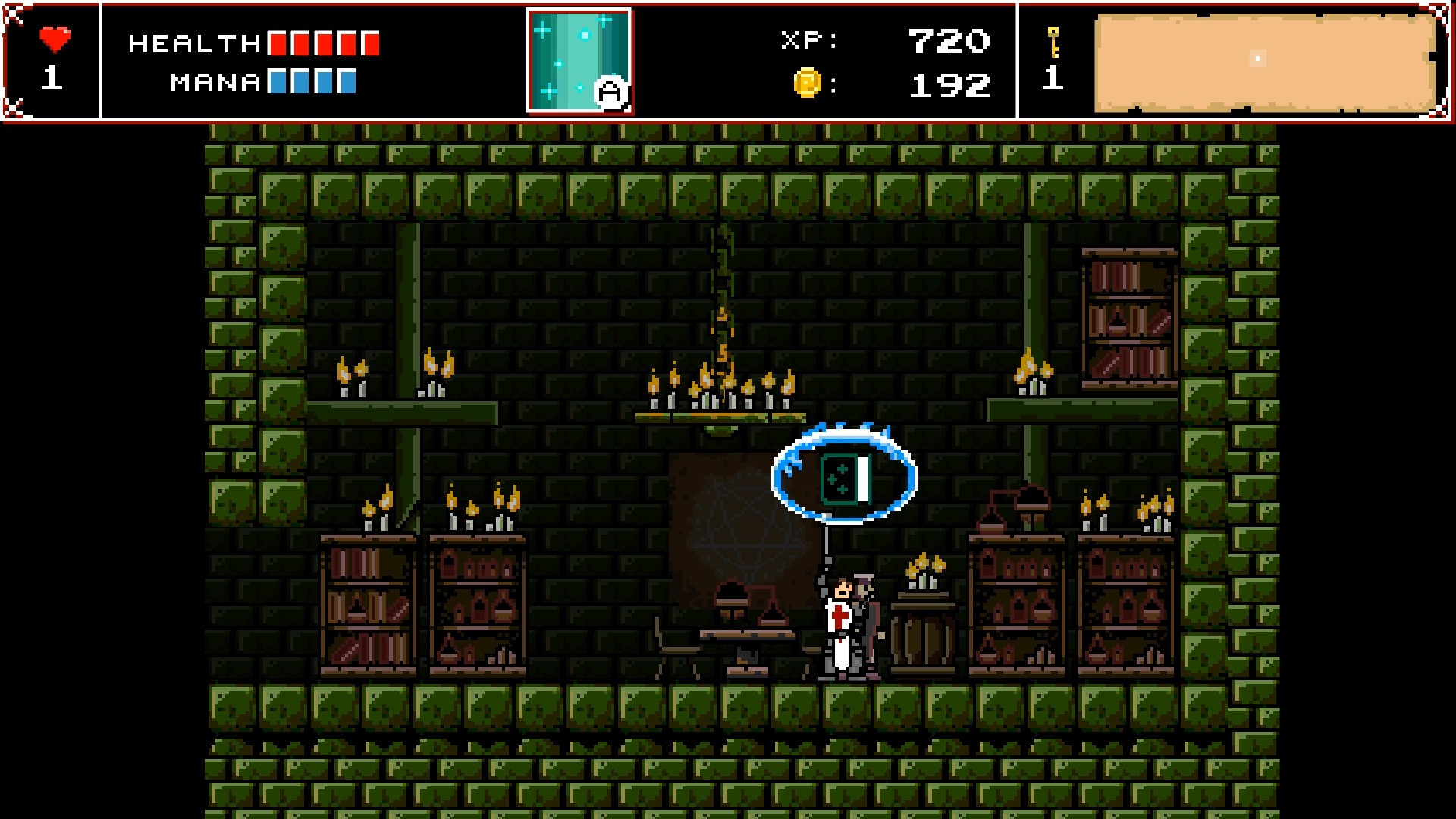Open the glowing portal preview panel

click(579, 61)
